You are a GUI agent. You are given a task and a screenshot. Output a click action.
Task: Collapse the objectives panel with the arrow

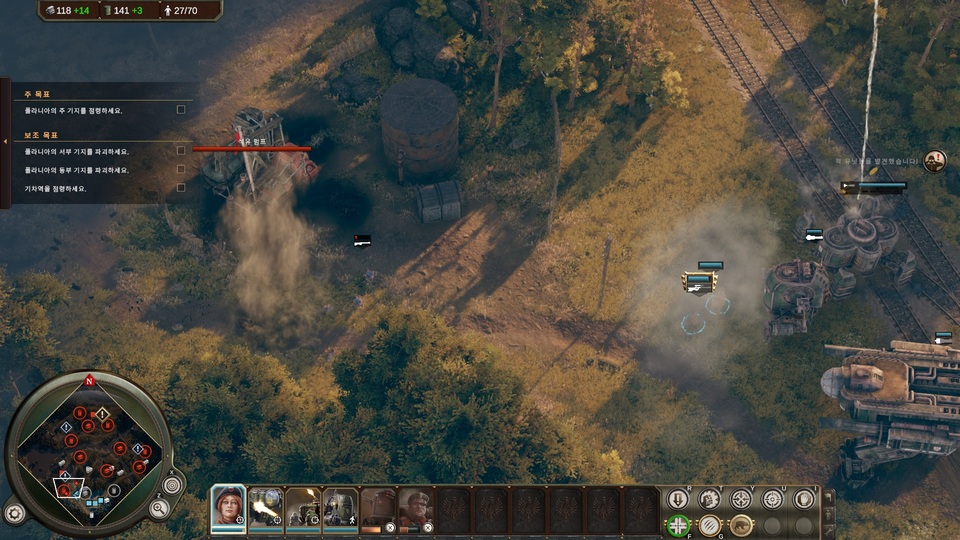pyautogui.click(x=5, y=143)
